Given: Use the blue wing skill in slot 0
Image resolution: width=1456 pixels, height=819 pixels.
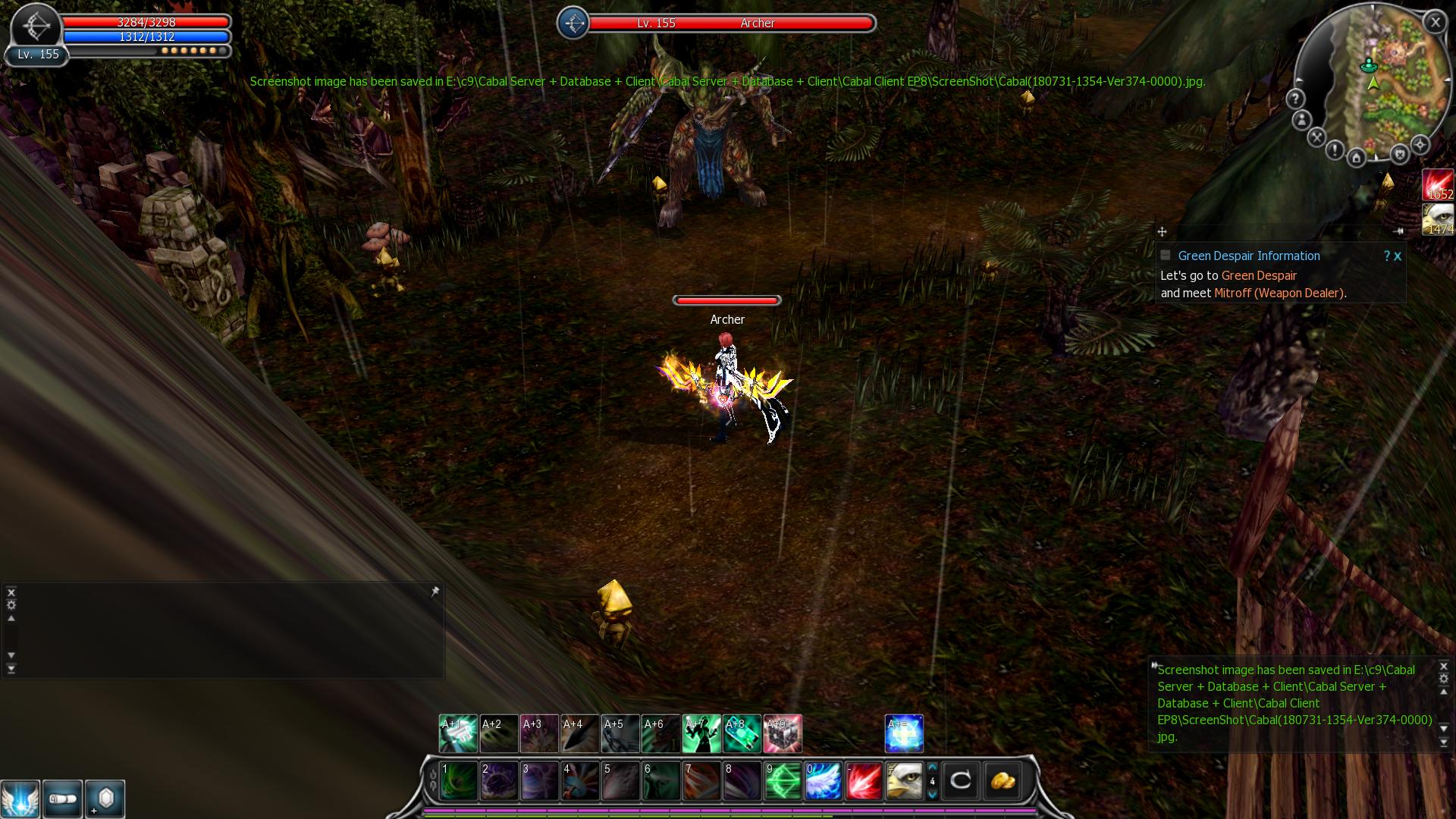Looking at the screenshot, I should 823,780.
